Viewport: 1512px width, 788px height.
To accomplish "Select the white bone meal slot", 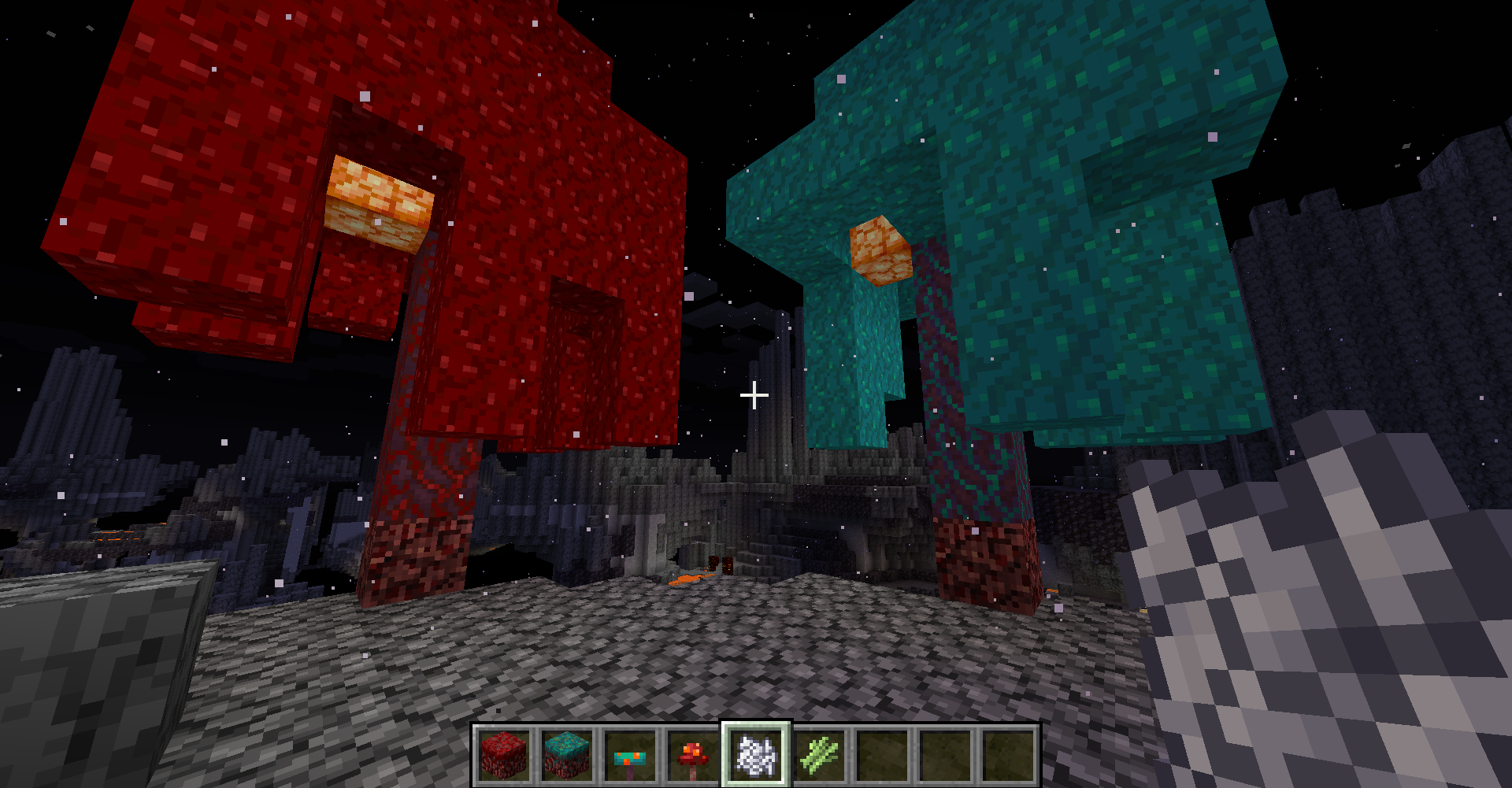I will pyautogui.click(x=756, y=755).
